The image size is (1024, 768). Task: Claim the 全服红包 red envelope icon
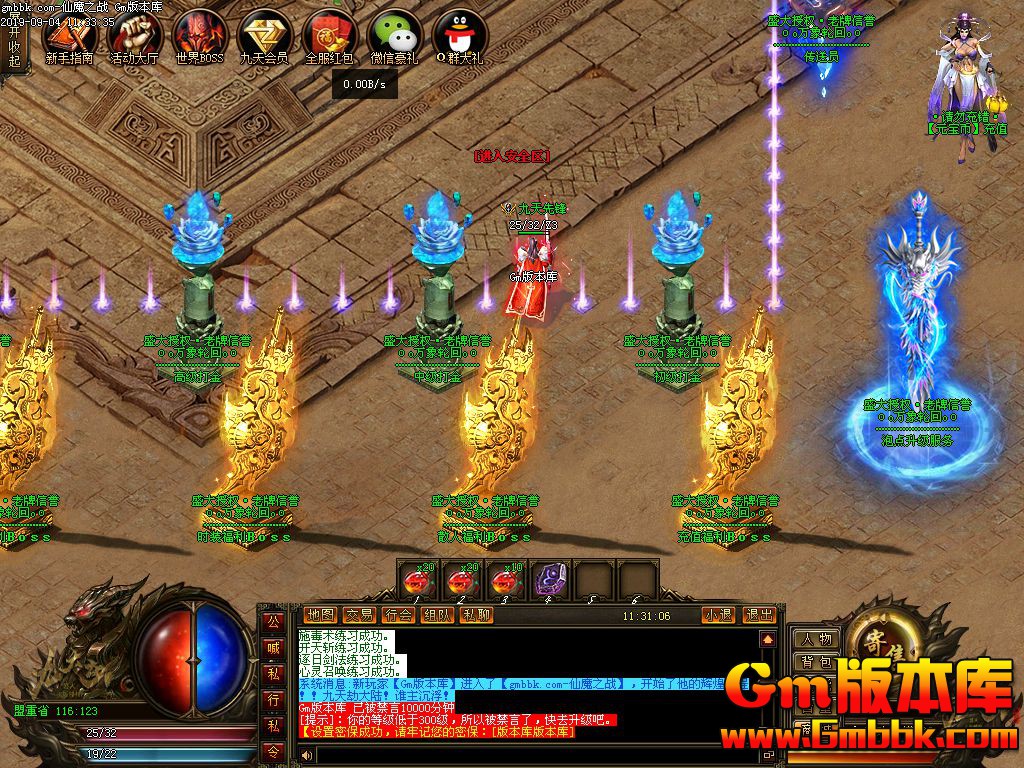pos(329,37)
